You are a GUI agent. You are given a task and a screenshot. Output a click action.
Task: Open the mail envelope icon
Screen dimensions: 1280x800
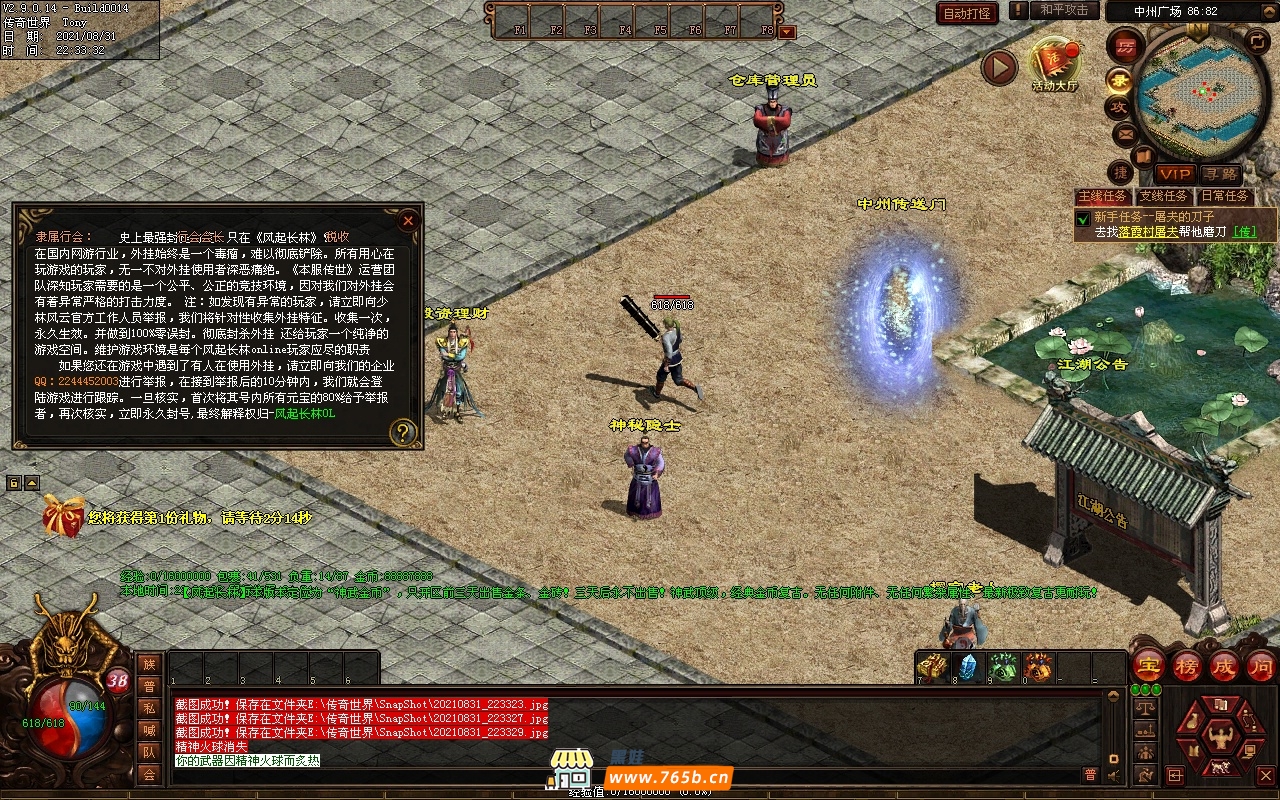1125,133
